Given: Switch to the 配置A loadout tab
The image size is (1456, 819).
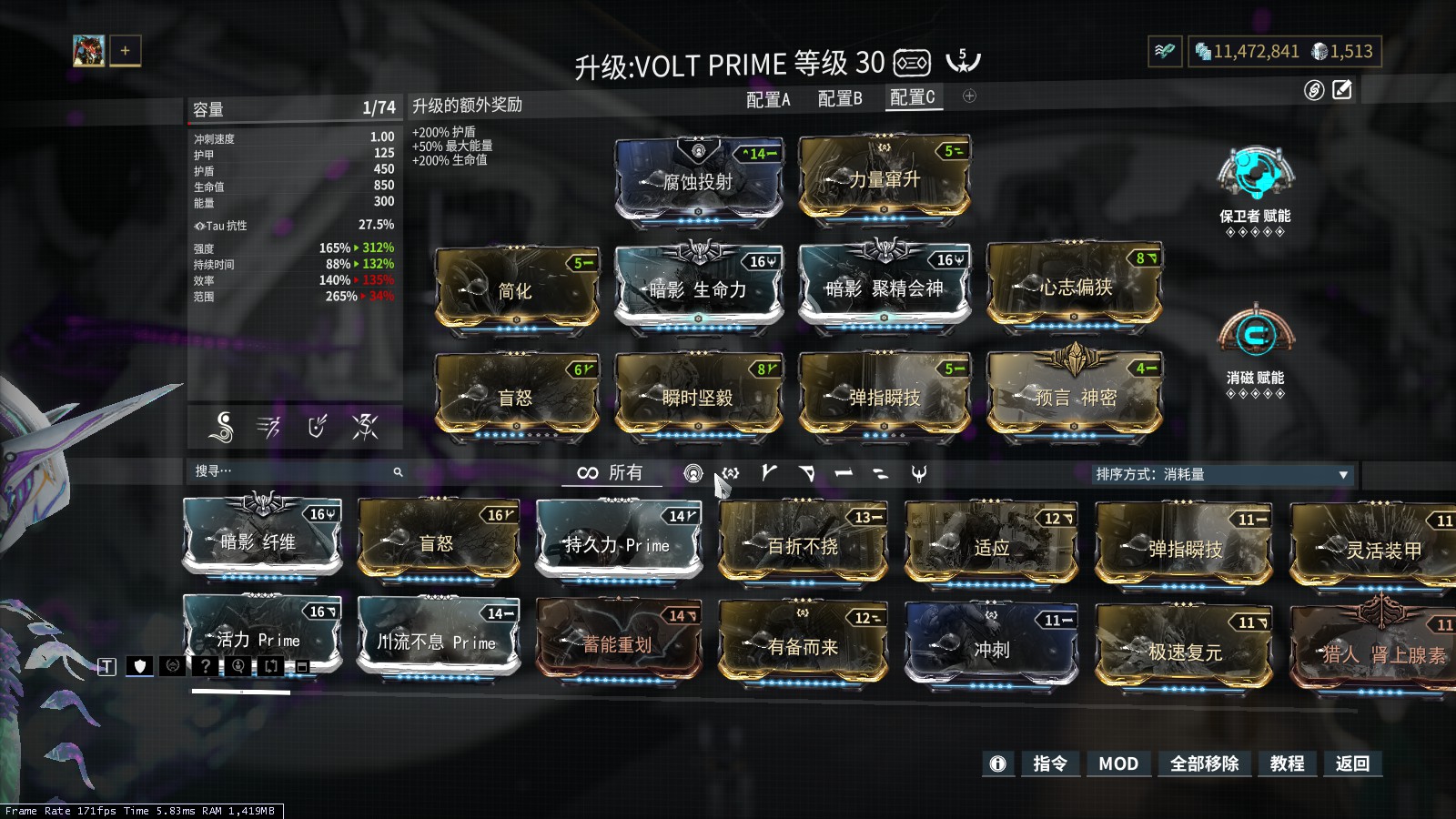Looking at the screenshot, I should 768,99.
